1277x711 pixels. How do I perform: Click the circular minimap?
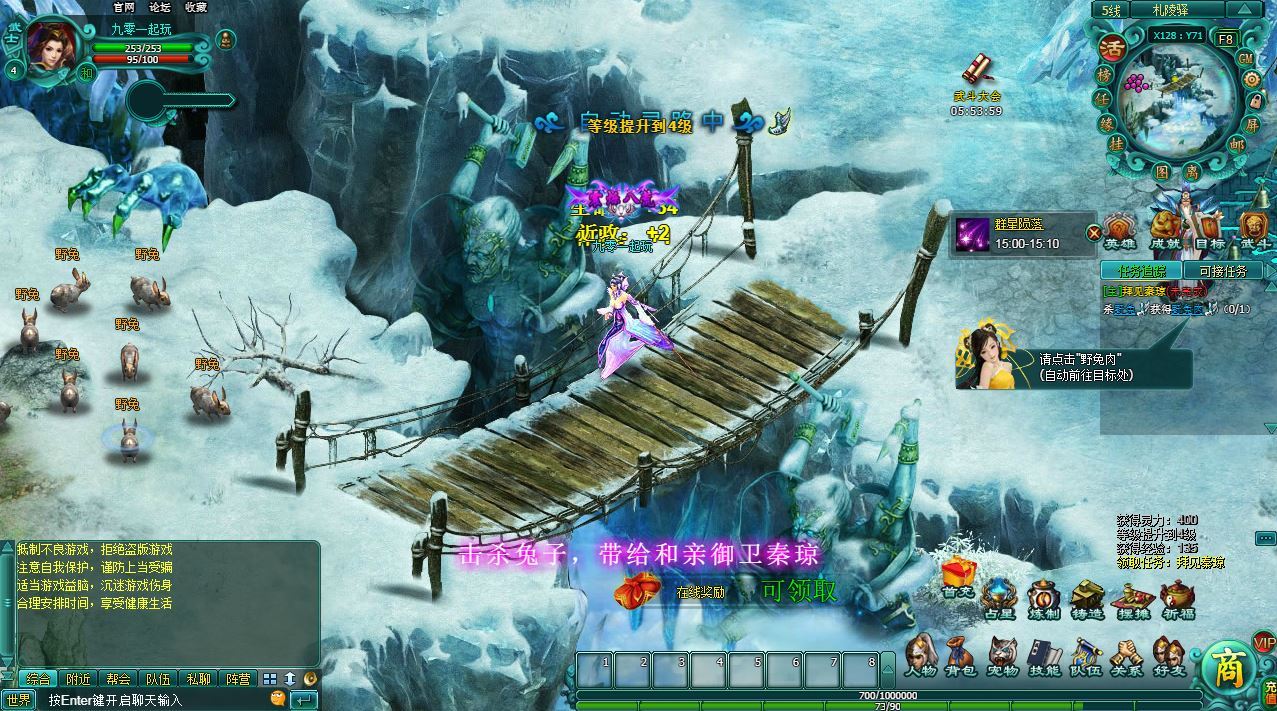click(x=1177, y=100)
